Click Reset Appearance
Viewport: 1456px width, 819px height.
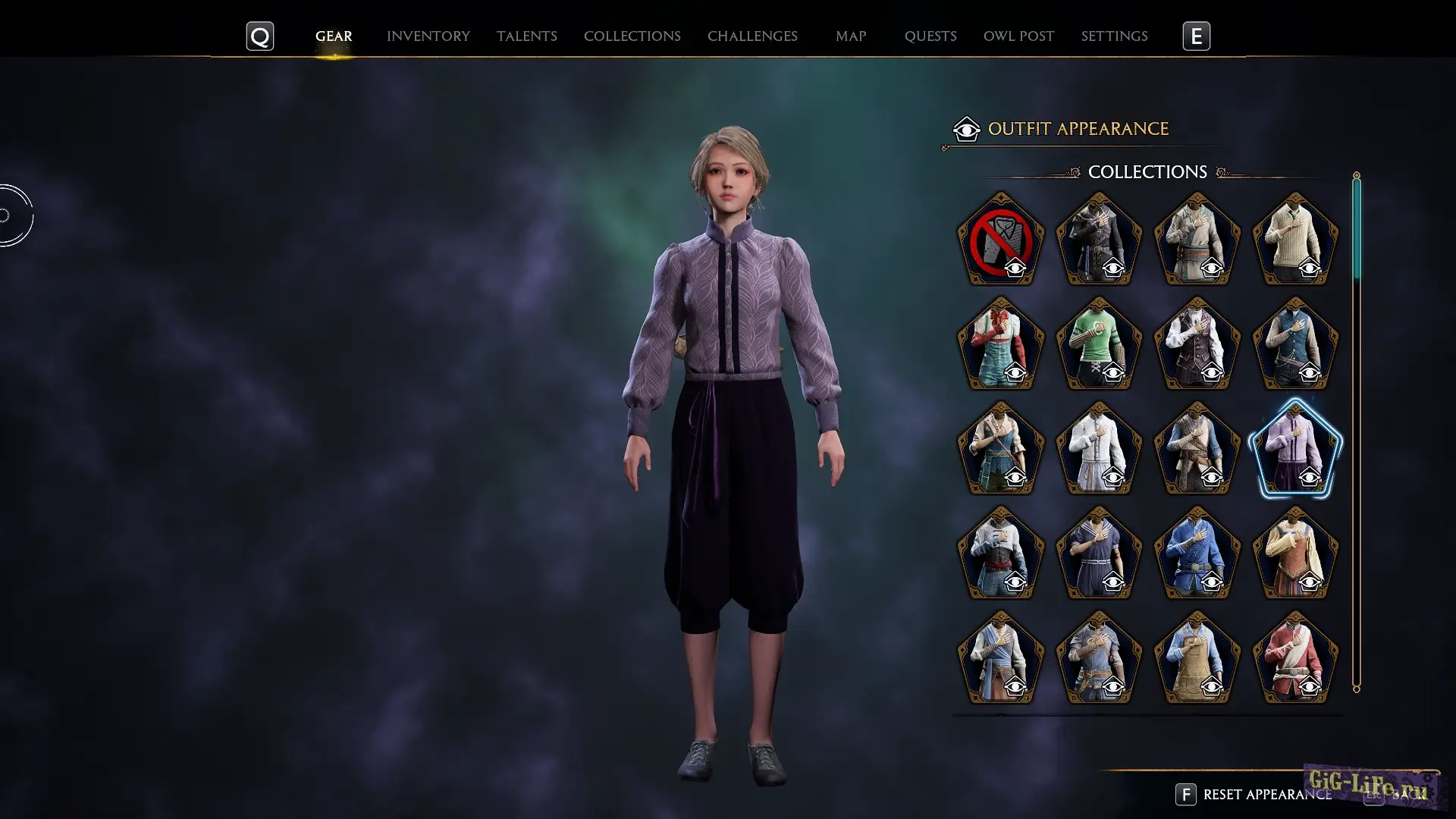coord(1266,794)
